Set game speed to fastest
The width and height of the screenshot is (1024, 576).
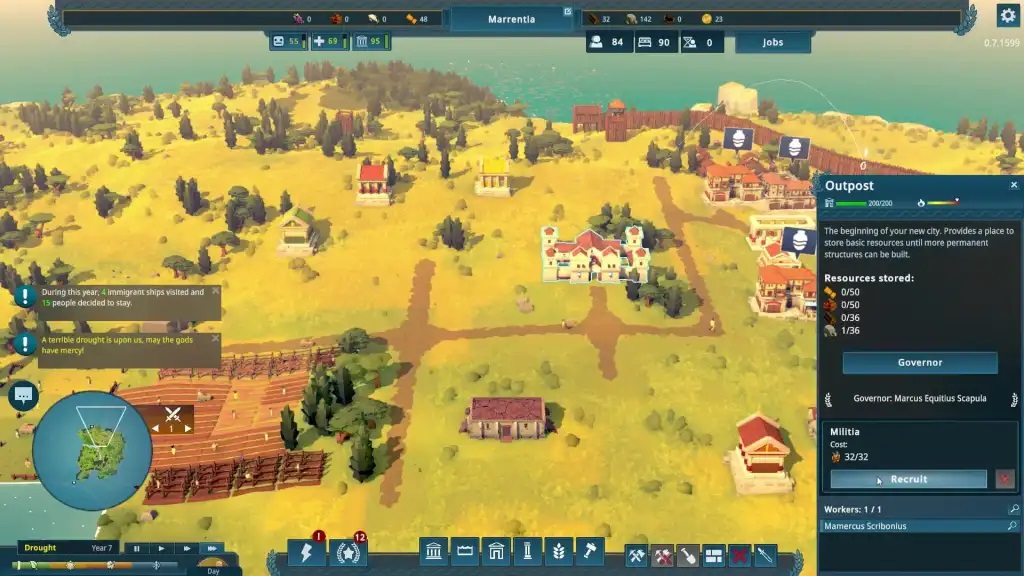pos(211,548)
